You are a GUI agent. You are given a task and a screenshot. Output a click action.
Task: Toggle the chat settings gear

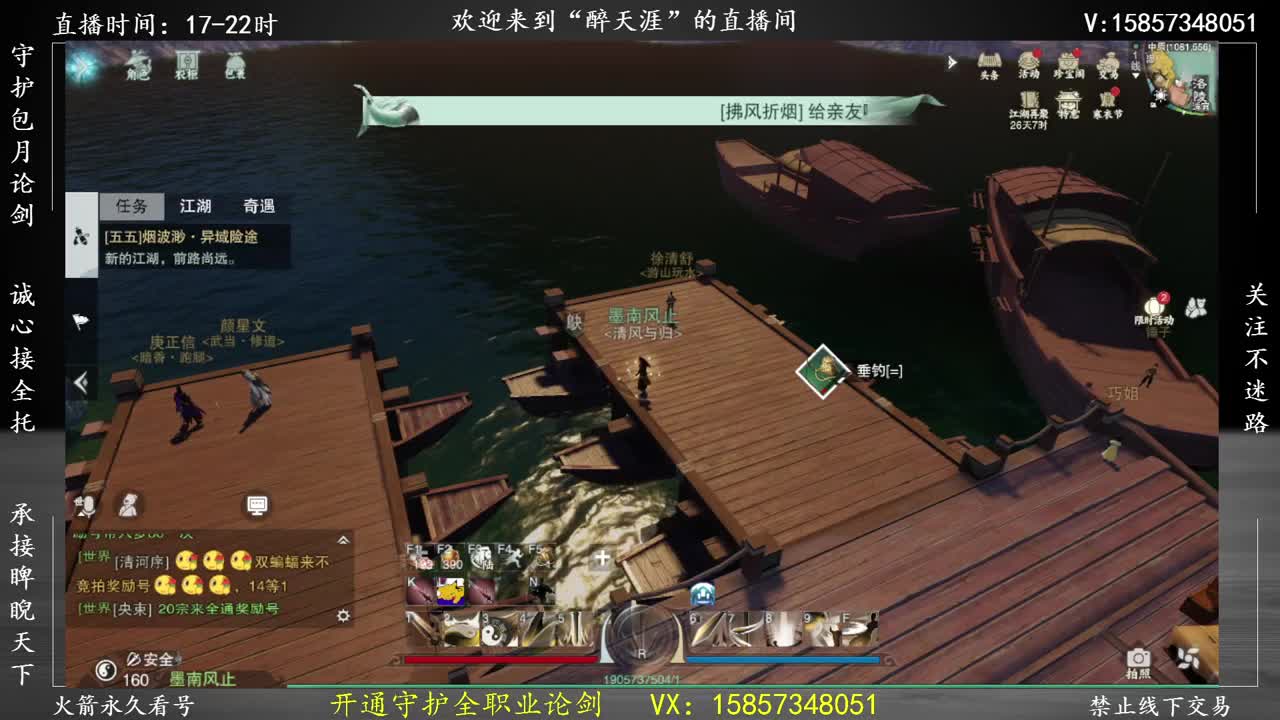[x=343, y=616]
